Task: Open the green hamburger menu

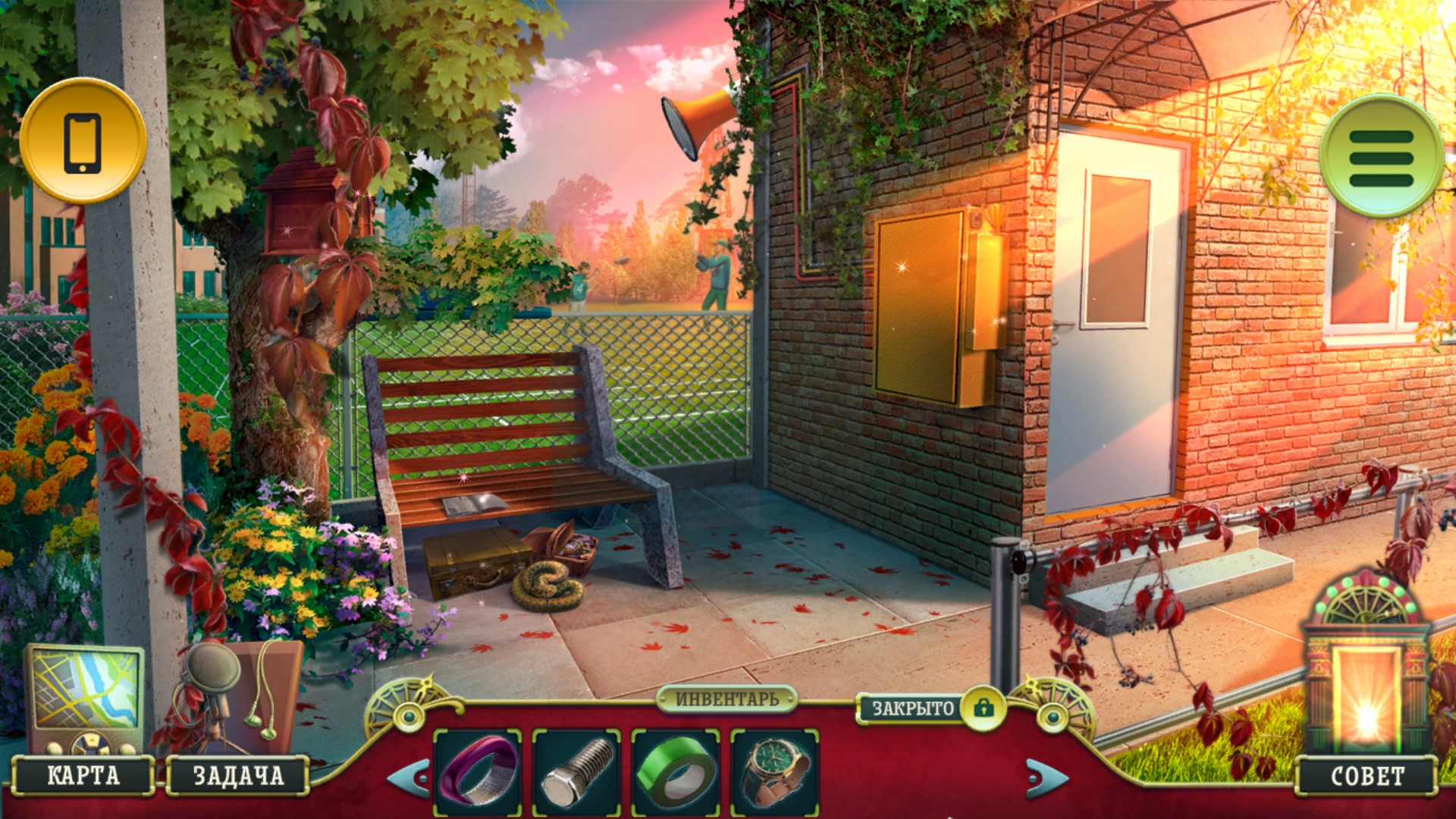Action: (1380, 157)
